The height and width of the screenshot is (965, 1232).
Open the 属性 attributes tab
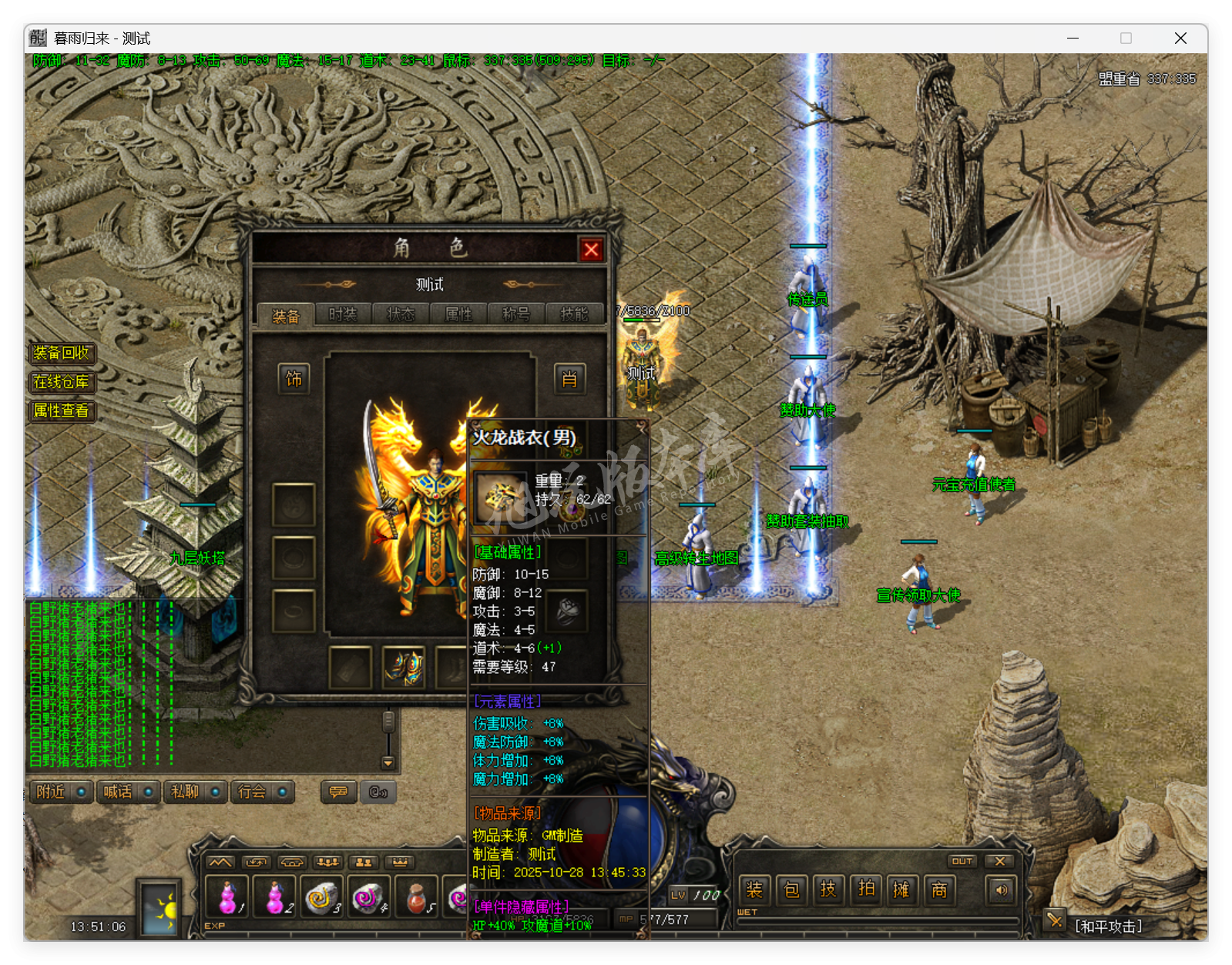click(x=458, y=314)
